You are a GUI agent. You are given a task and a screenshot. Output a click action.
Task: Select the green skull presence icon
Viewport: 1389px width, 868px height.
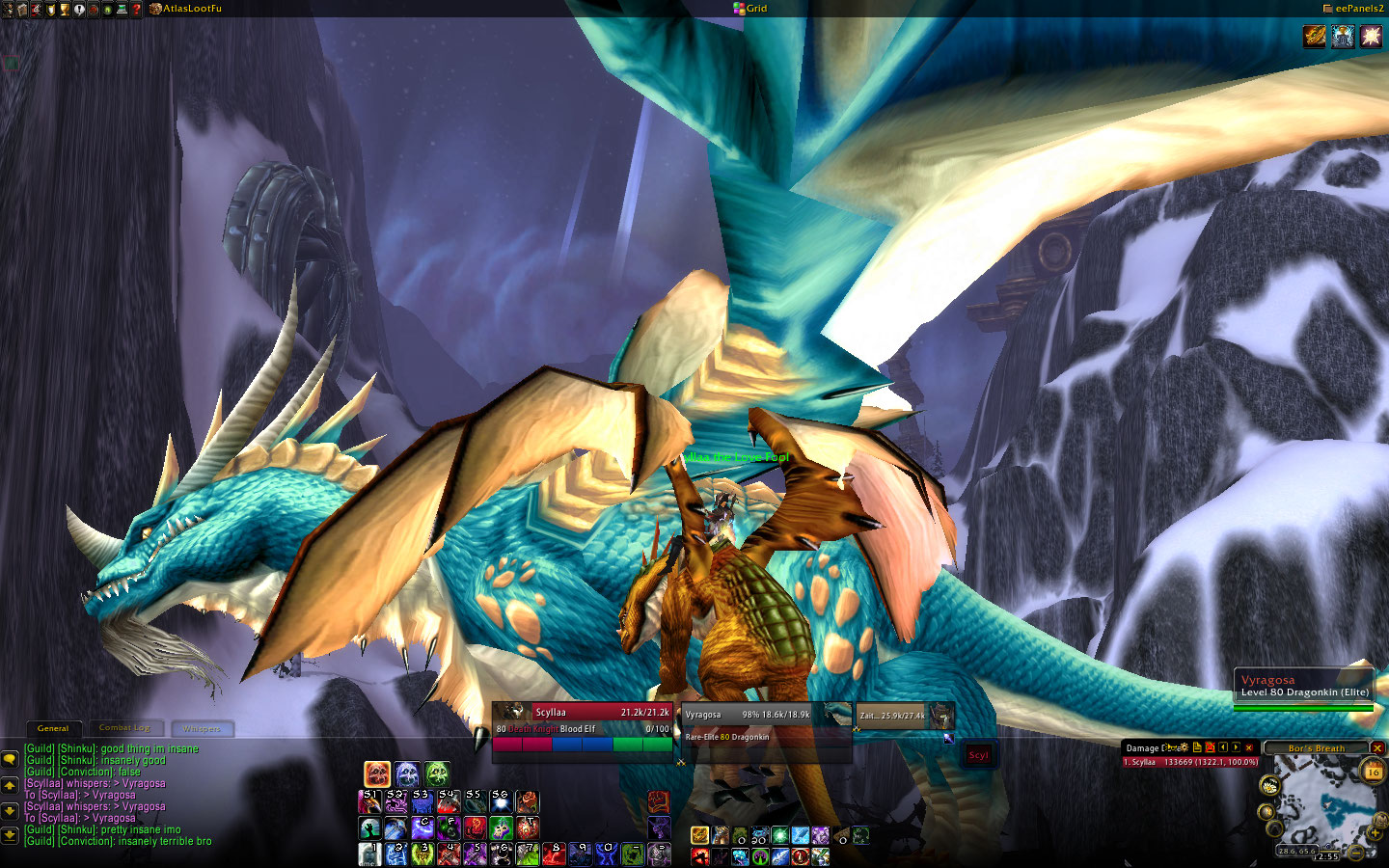[x=437, y=773]
